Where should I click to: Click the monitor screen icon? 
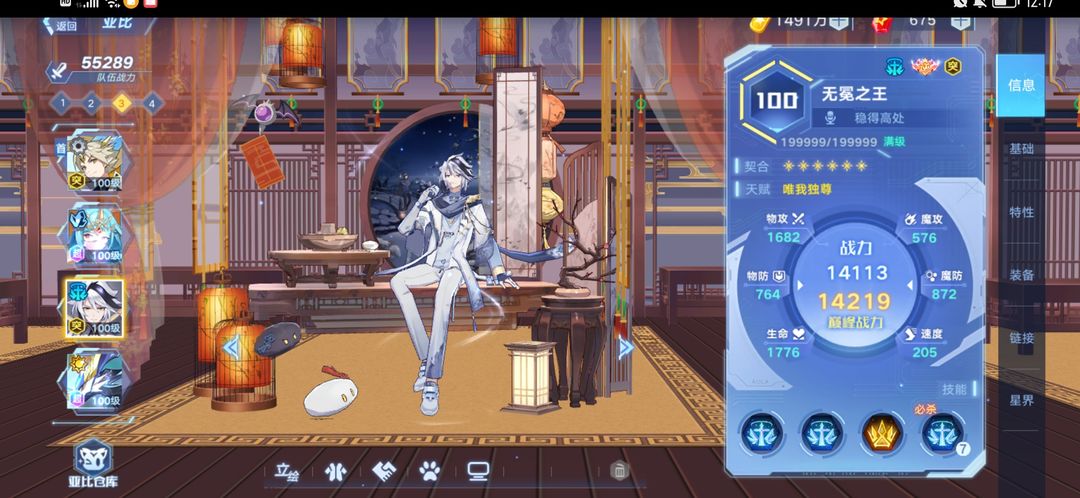(477, 470)
